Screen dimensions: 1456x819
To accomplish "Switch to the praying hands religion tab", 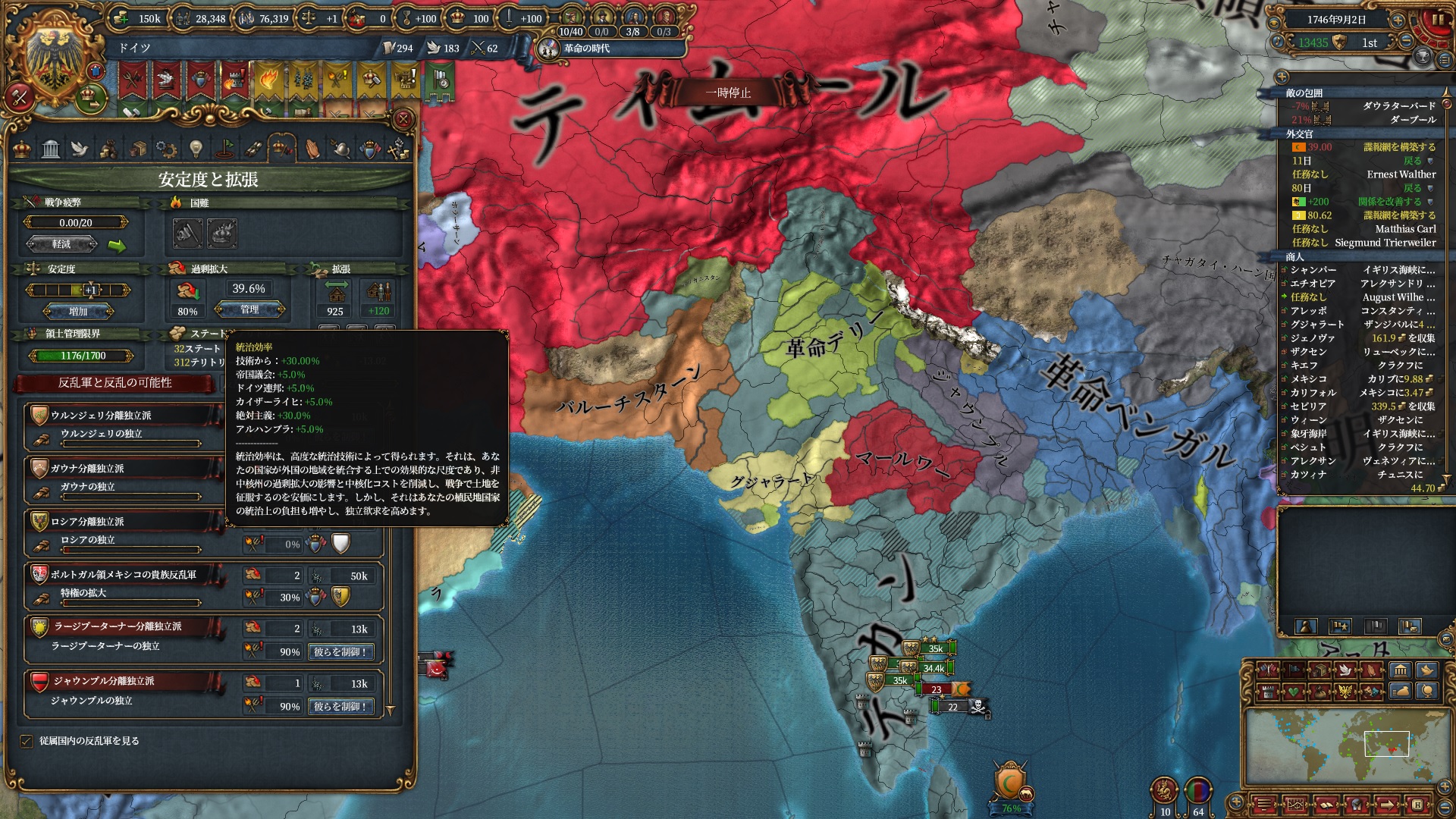I will (x=312, y=149).
